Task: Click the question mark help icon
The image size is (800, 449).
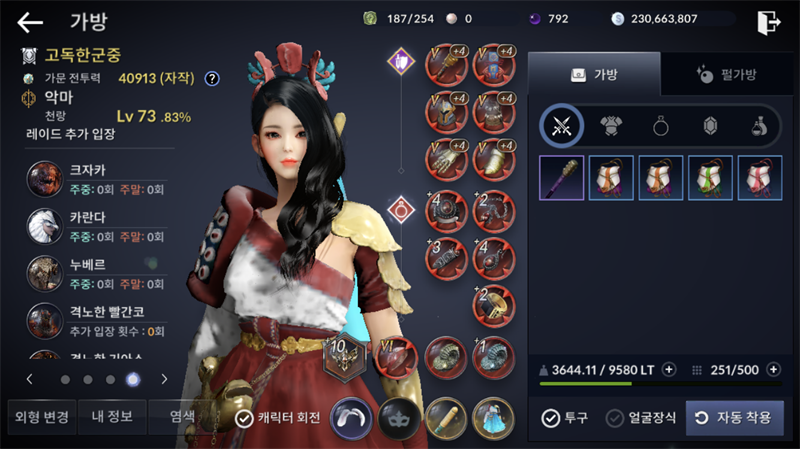Action: [212, 78]
